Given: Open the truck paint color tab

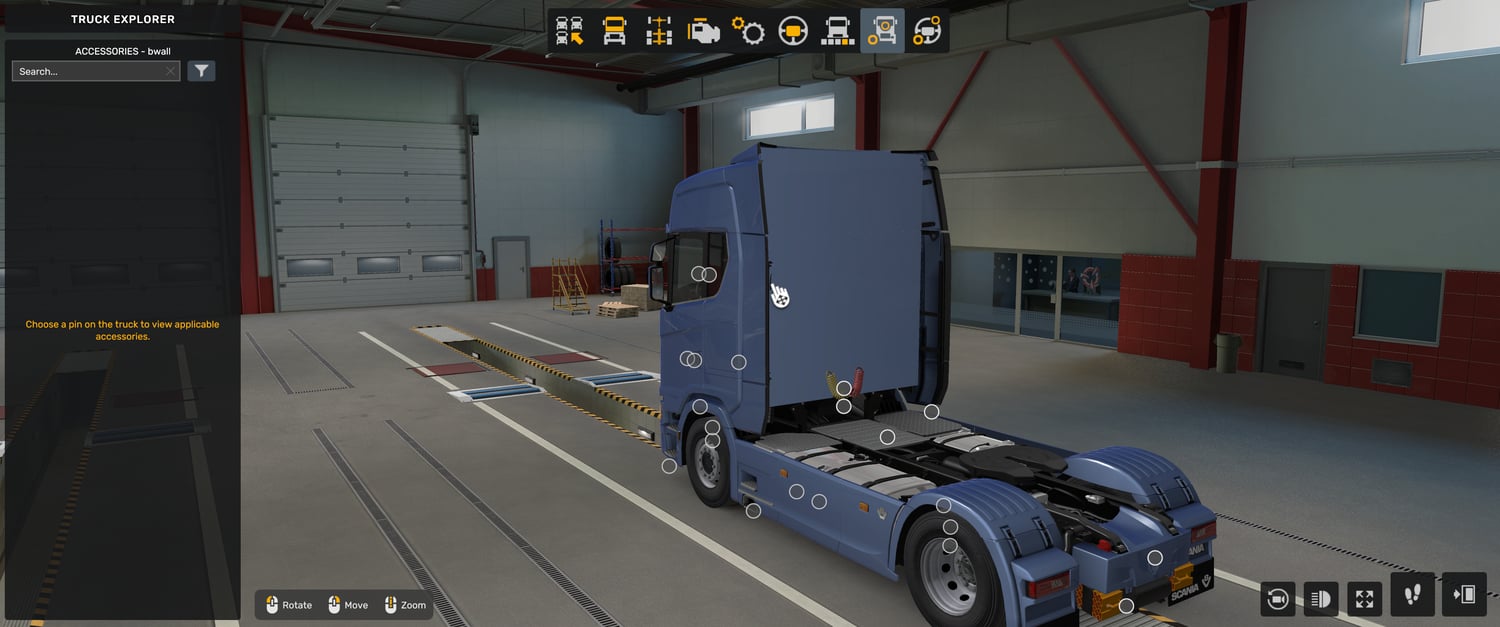Looking at the screenshot, I should [x=837, y=32].
